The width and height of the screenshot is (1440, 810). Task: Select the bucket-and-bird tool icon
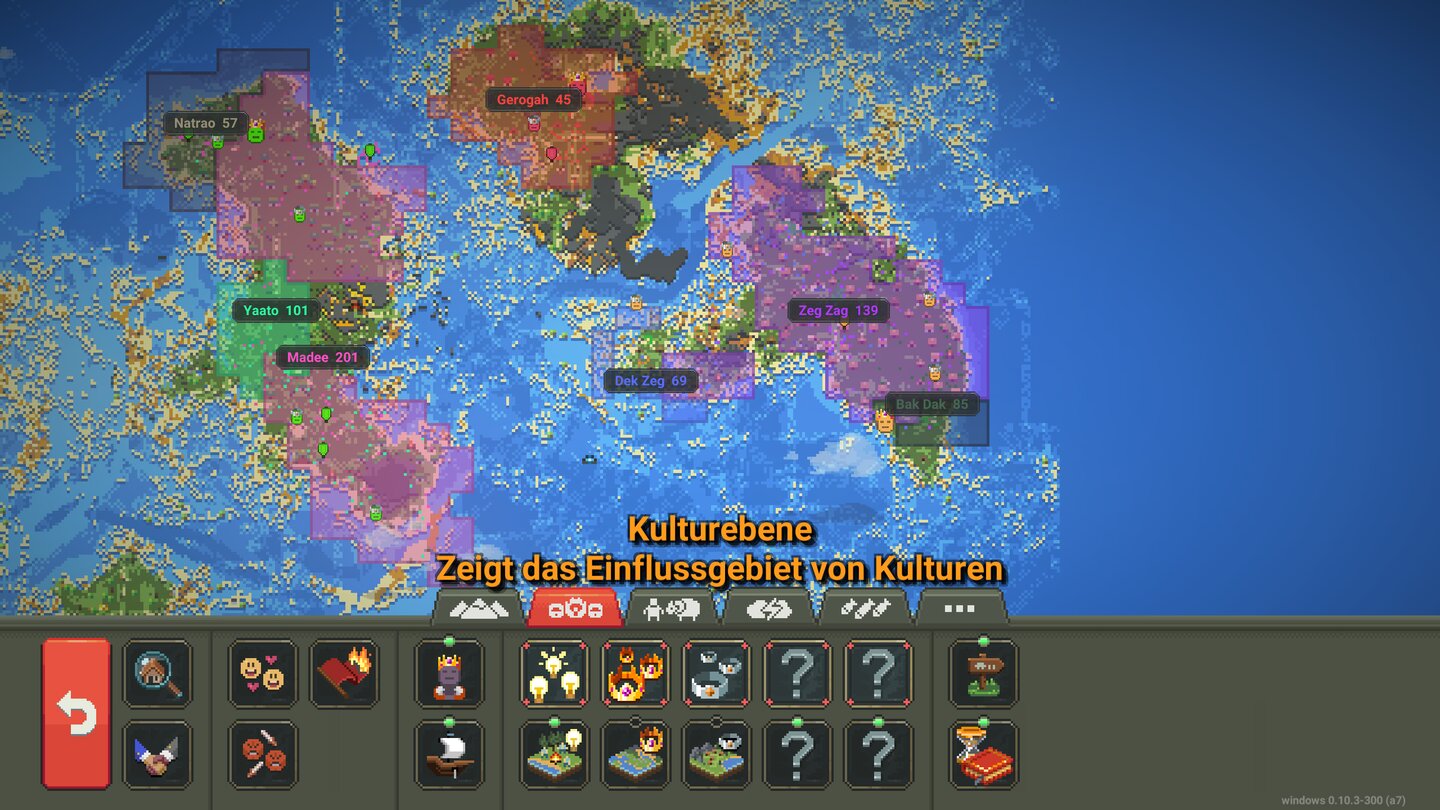click(x=718, y=675)
